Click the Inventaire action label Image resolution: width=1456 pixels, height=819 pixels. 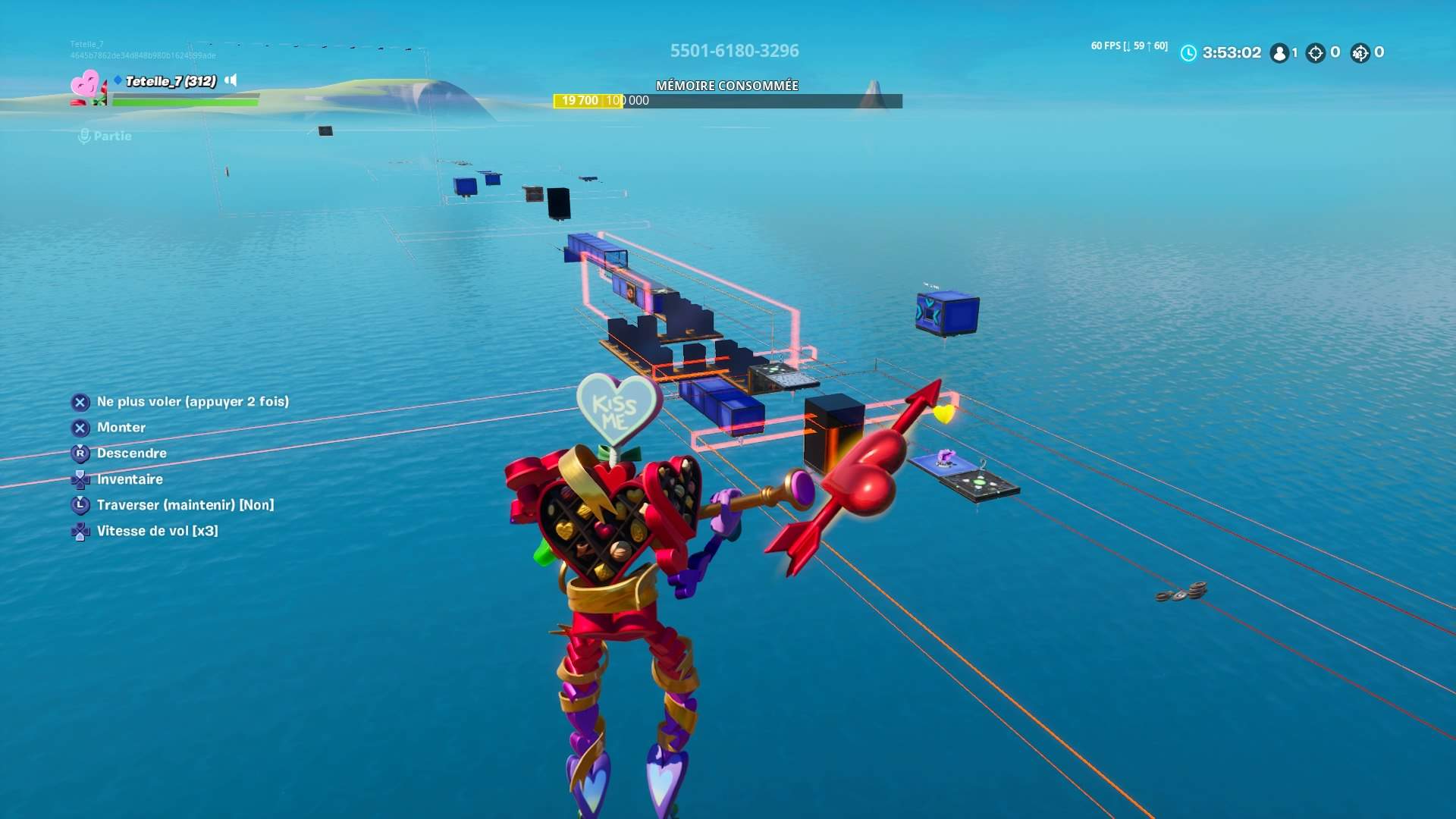(130, 479)
